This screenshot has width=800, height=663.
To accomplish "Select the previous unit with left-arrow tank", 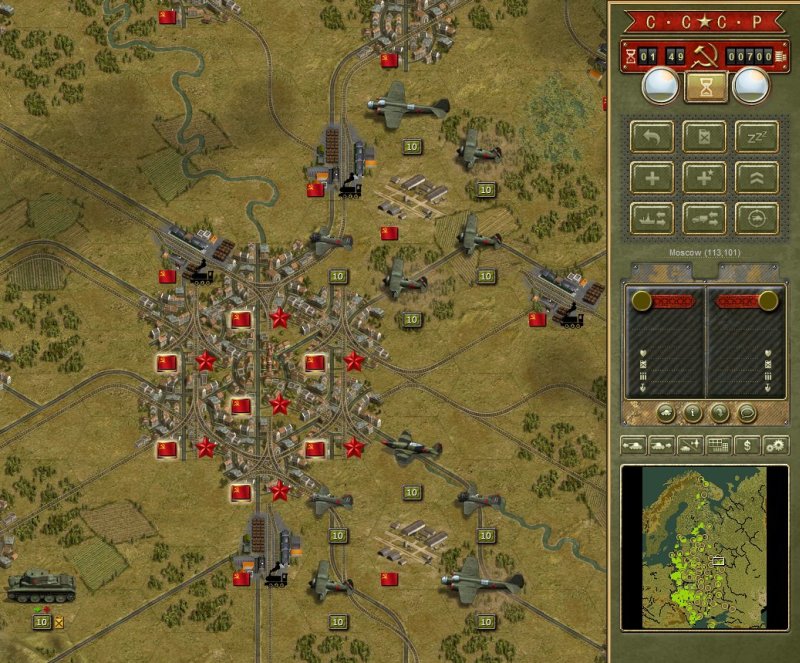I will [633, 446].
